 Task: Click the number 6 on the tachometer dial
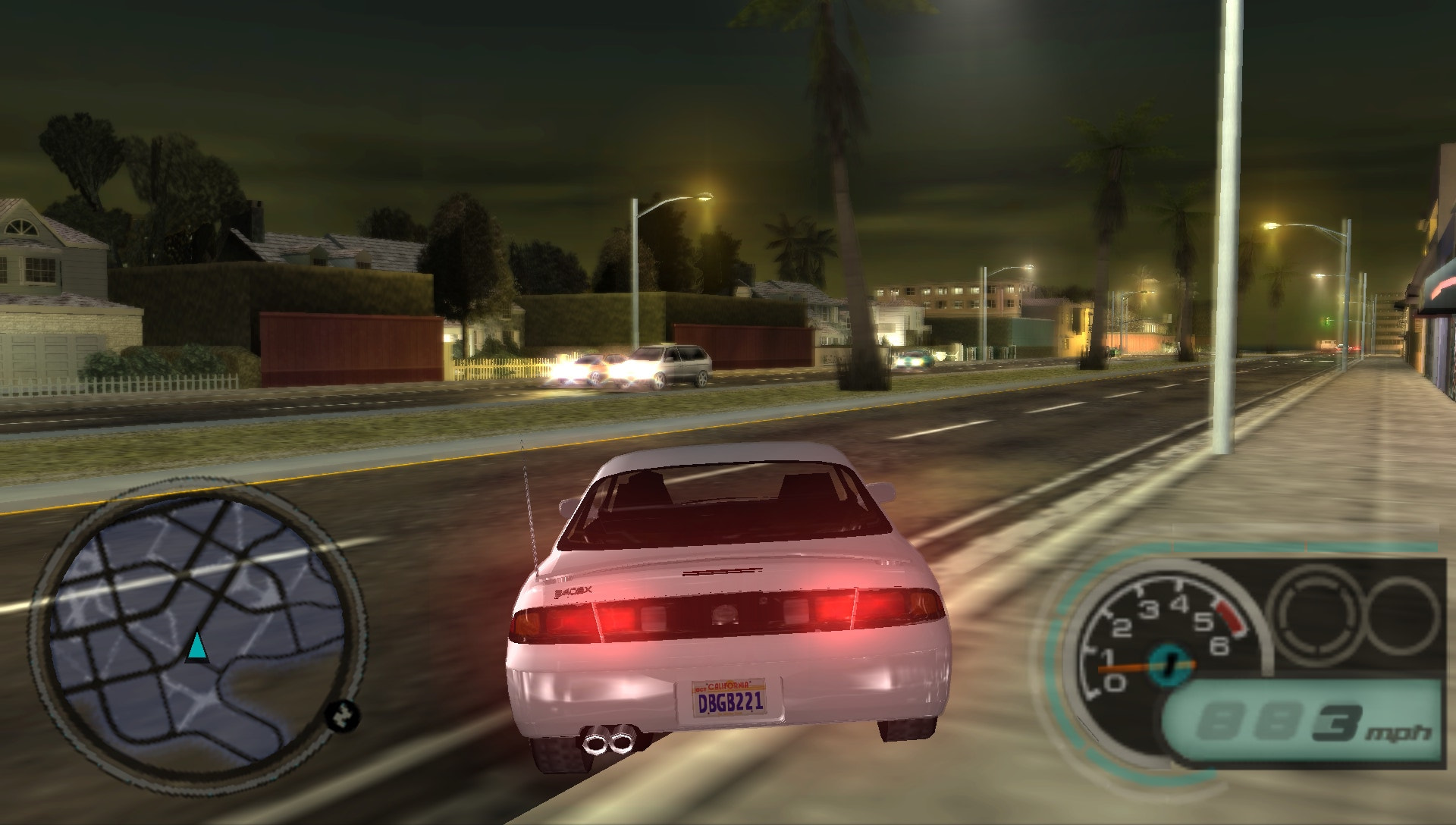point(1220,648)
